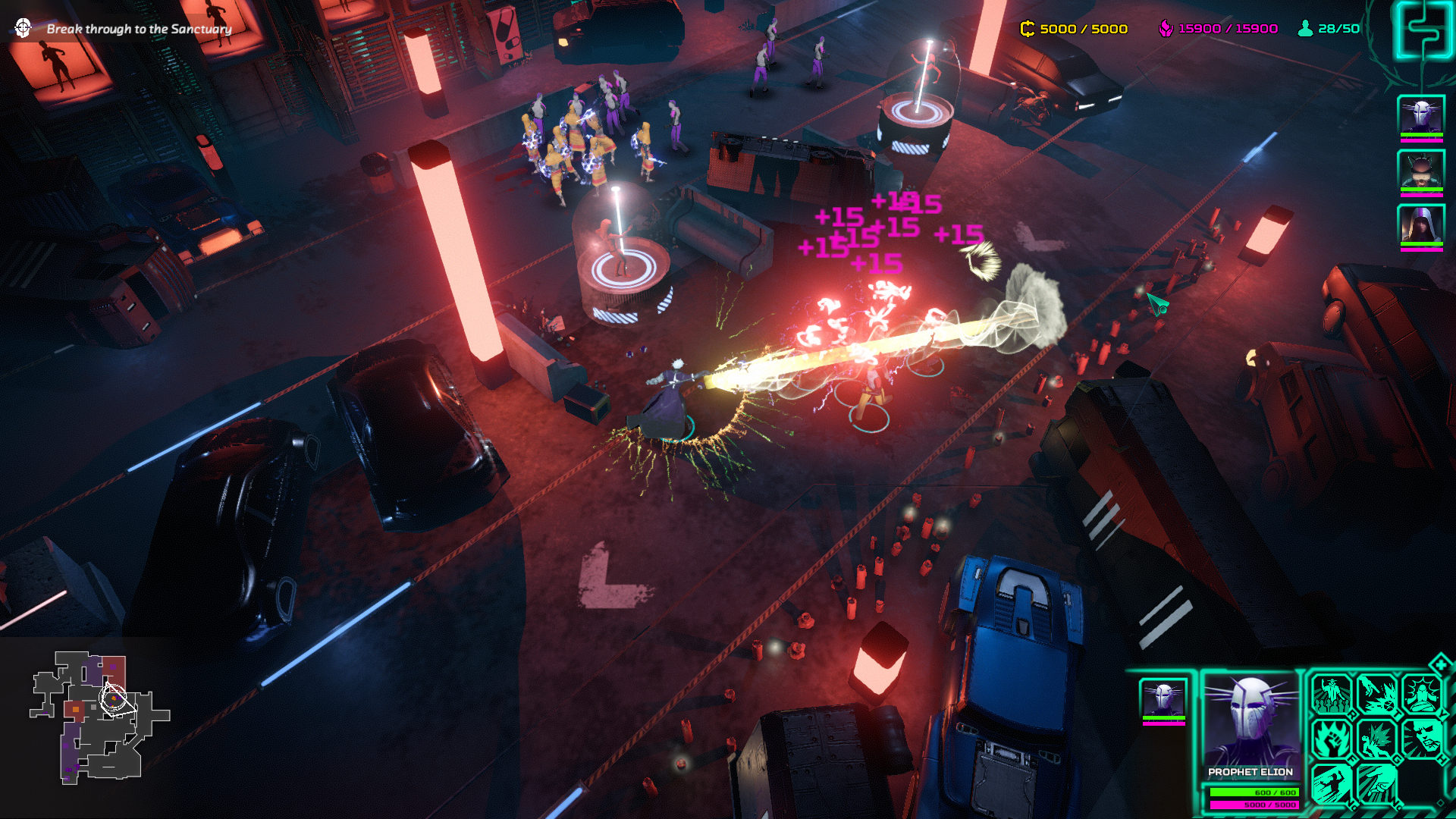Image resolution: width=1456 pixels, height=819 pixels.
Task: Use the pointing hand explosion ability
Action: (x=1377, y=694)
